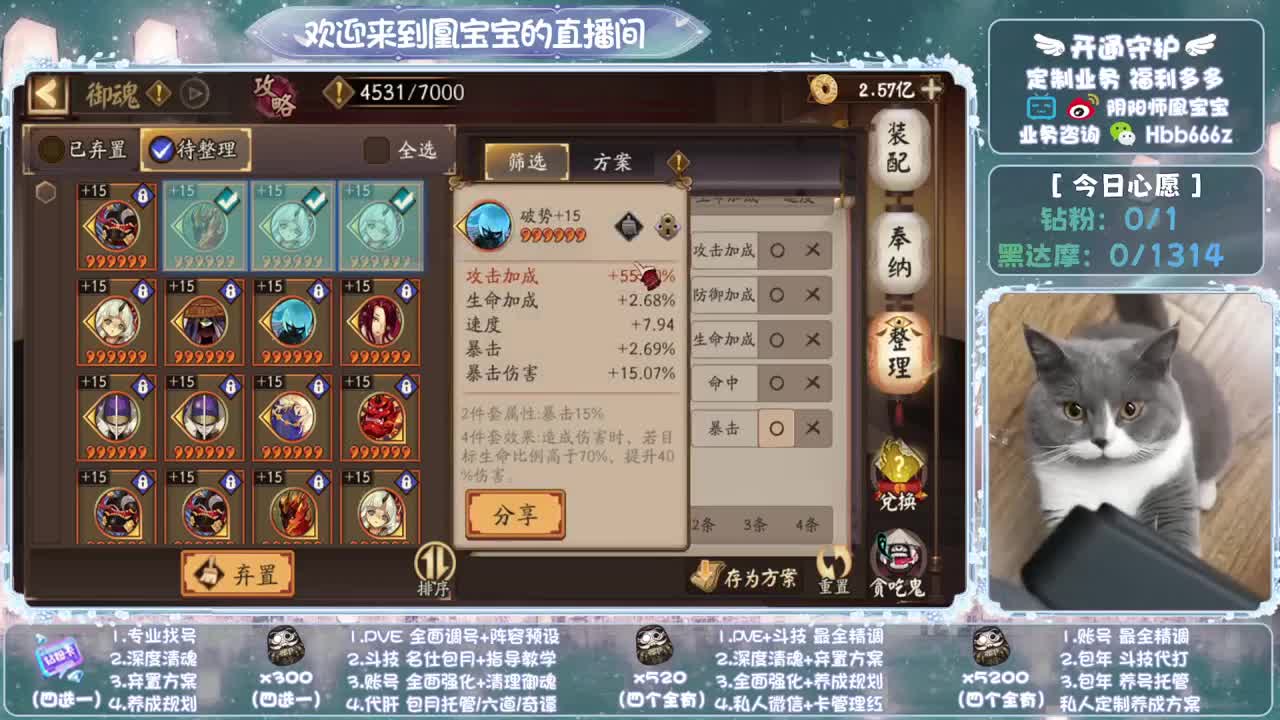This screenshot has height=720, width=1280.
Task: Click the 重置 (Reset) icon
Action: tap(832, 568)
